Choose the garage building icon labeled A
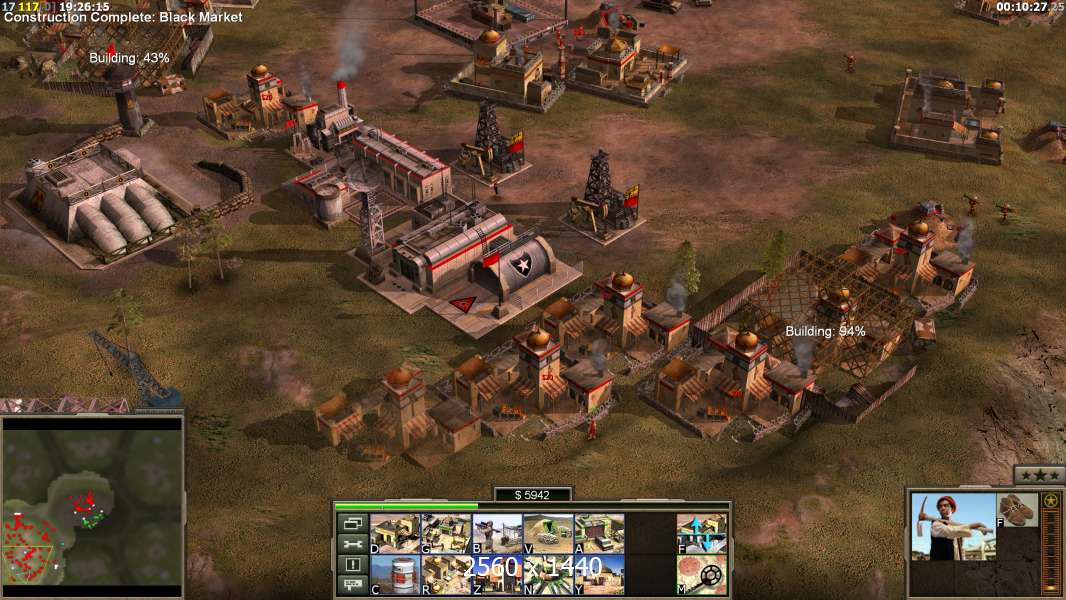Screen dimensions: 1066x600 (x=599, y=533)
